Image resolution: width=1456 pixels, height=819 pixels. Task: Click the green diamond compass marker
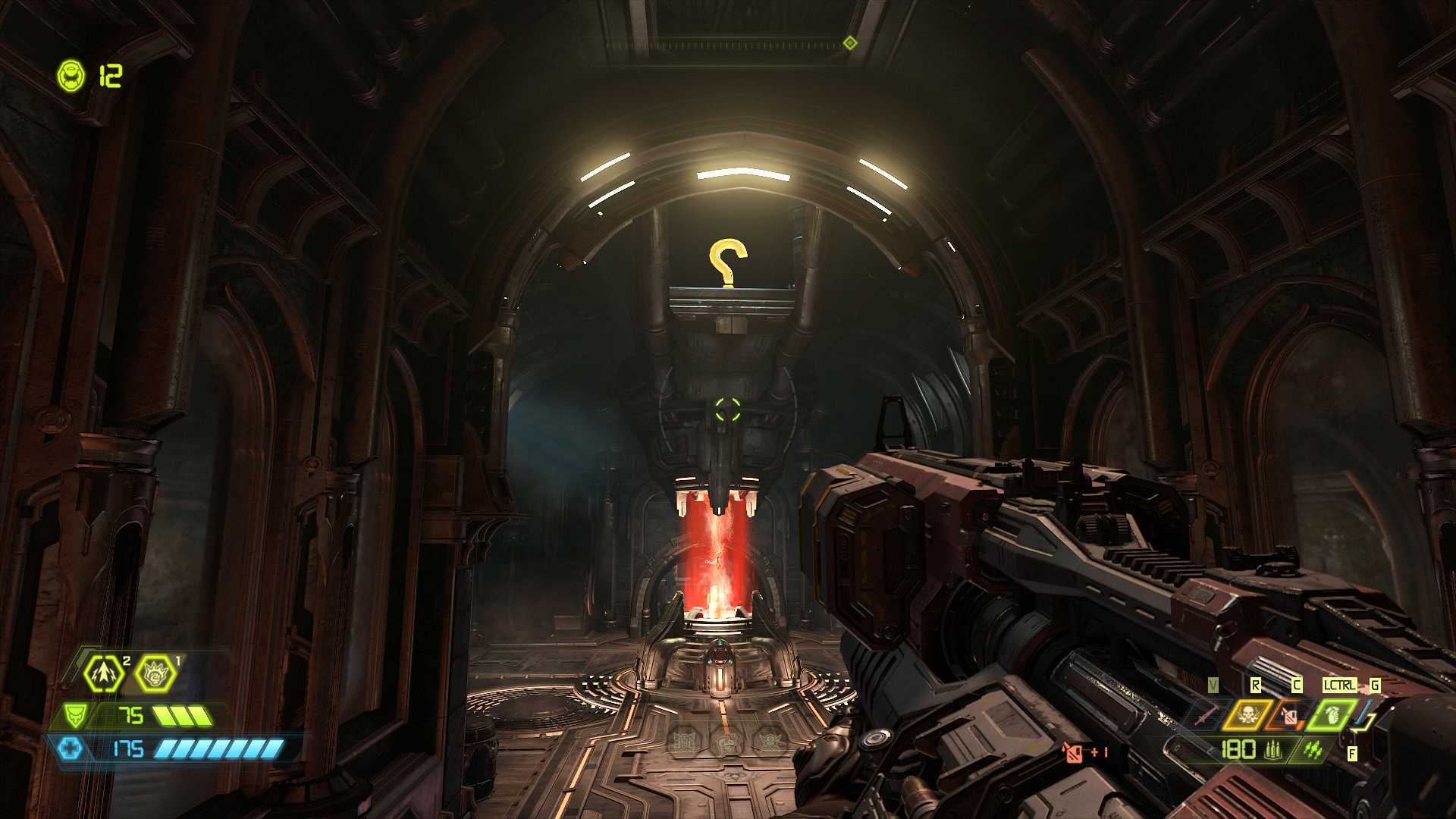click(x=850, y=42)
